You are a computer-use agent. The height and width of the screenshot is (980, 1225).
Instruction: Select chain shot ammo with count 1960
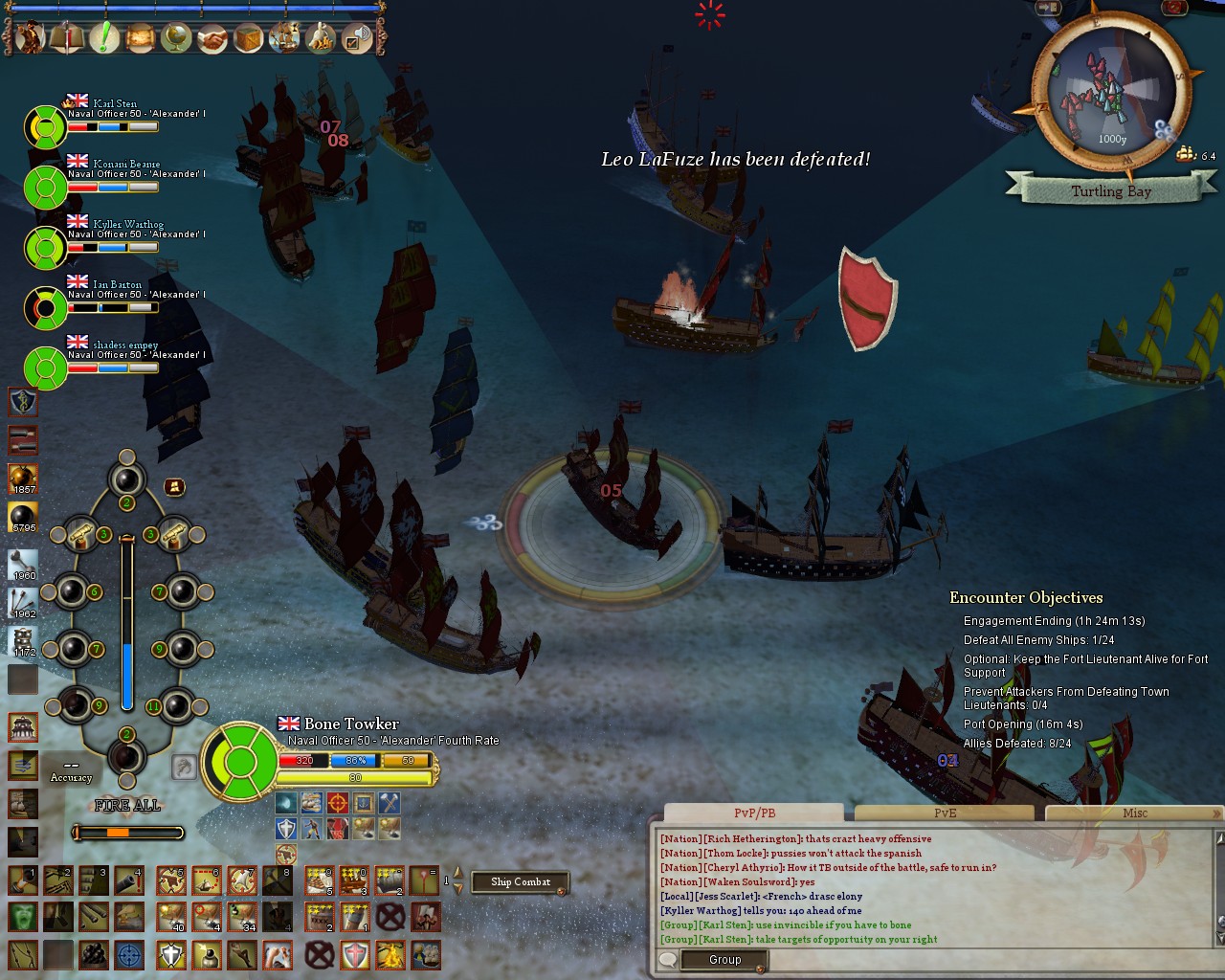coord(23,565)
